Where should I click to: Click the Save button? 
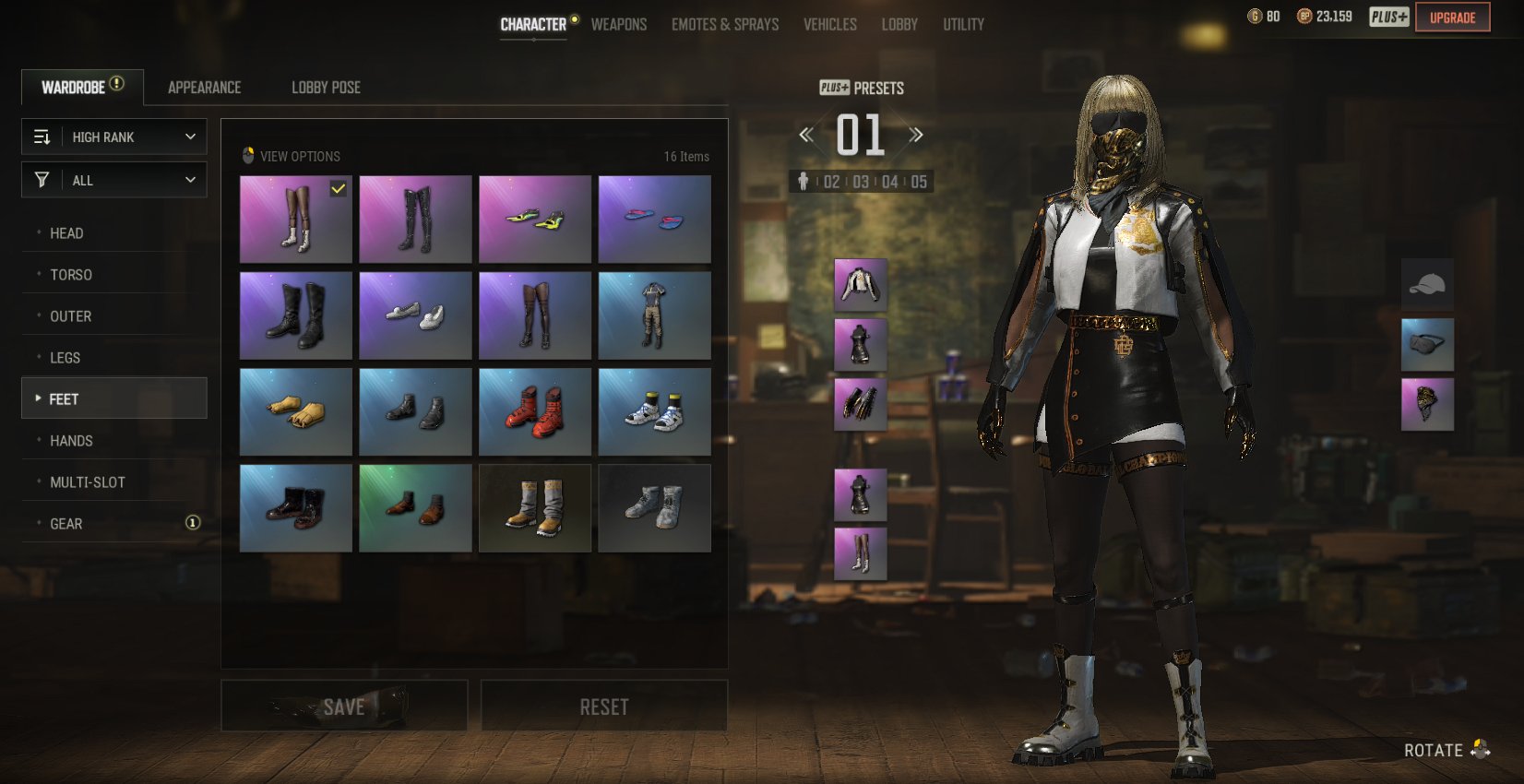[x=344, y=707]
